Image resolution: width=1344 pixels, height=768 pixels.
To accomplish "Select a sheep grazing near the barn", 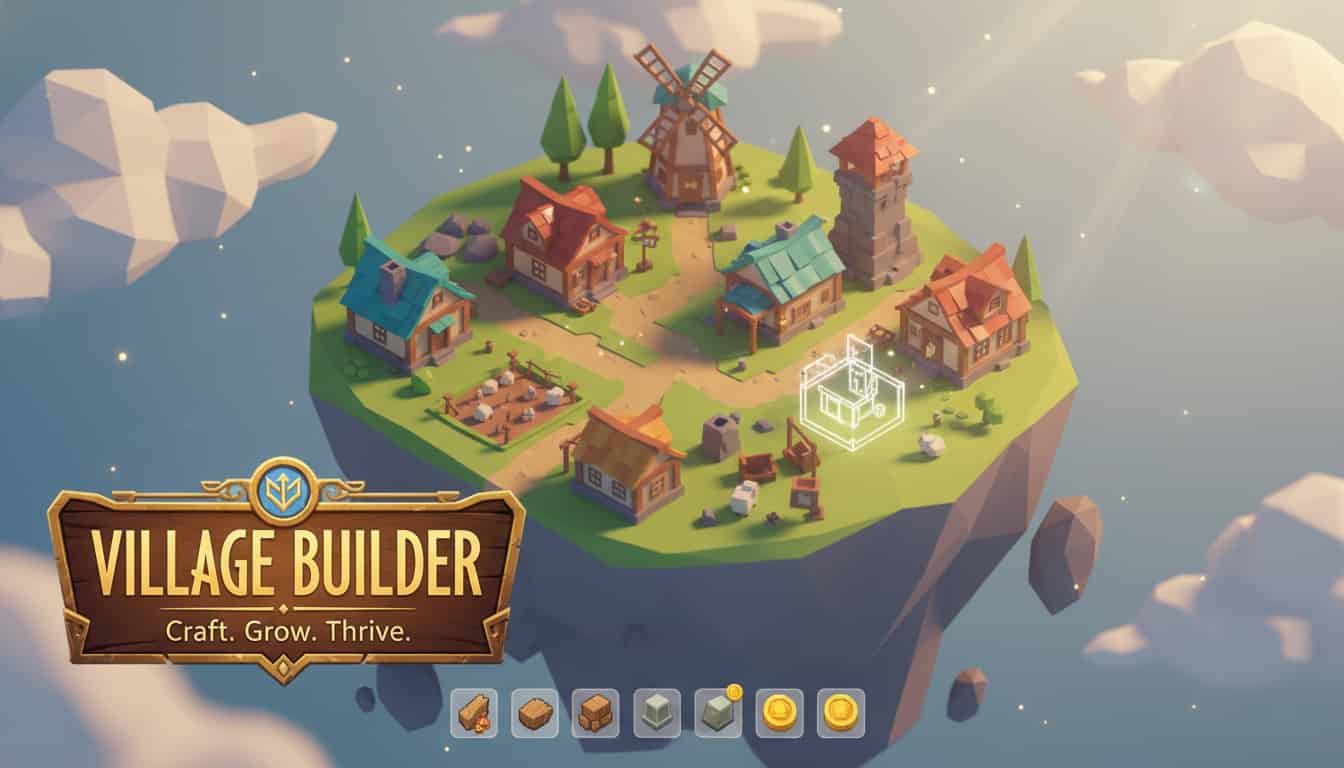I will (742, 495).
